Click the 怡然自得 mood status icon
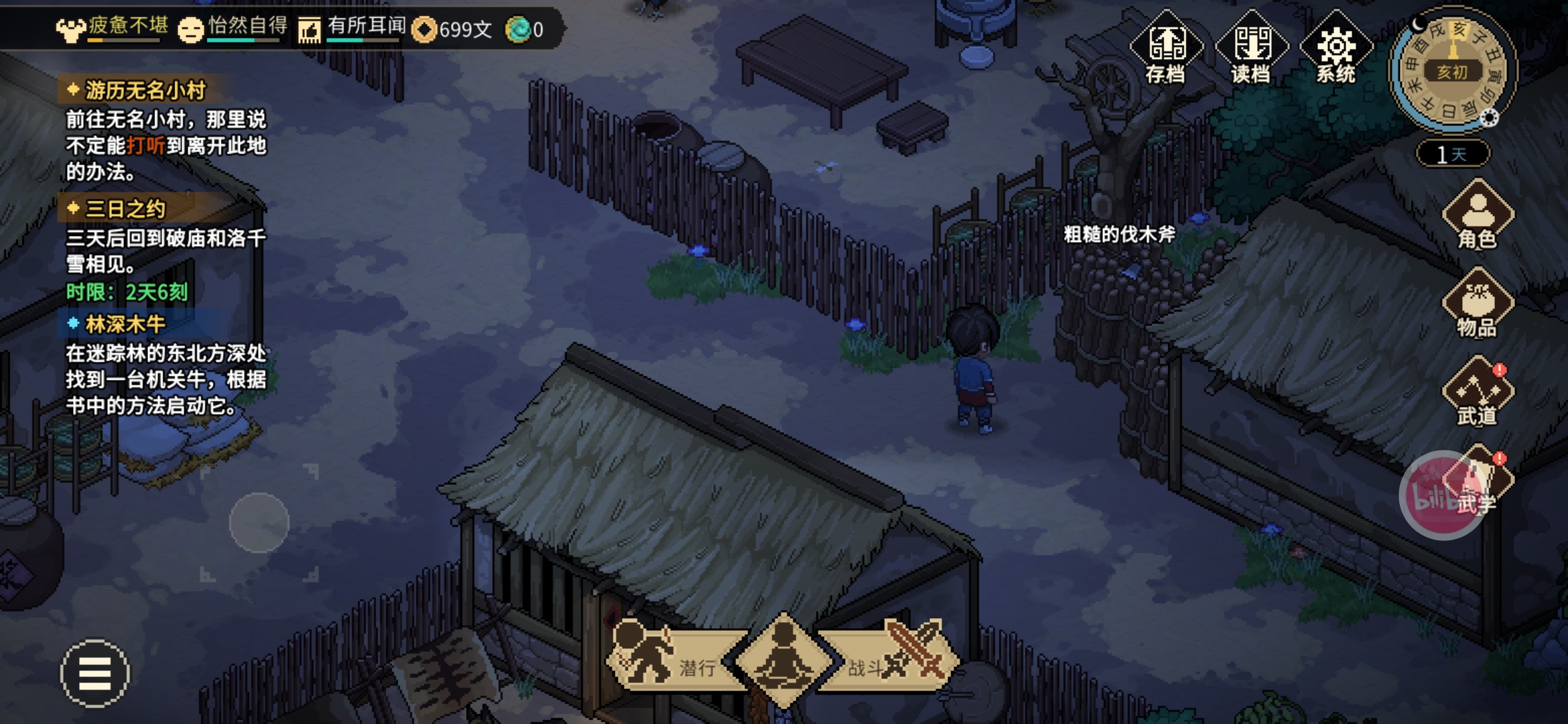 click(x=191, y=29)
